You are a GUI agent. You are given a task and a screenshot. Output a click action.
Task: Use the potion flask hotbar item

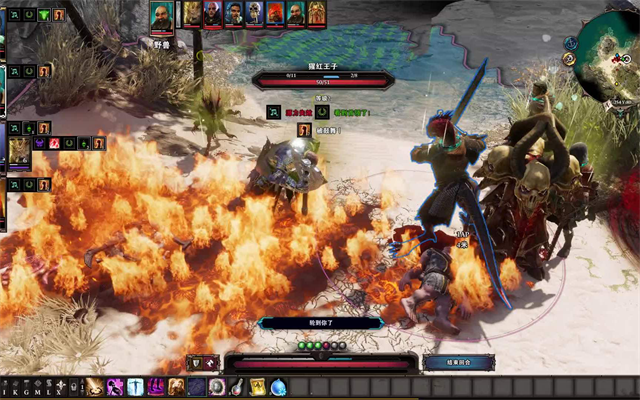(237, 387)
